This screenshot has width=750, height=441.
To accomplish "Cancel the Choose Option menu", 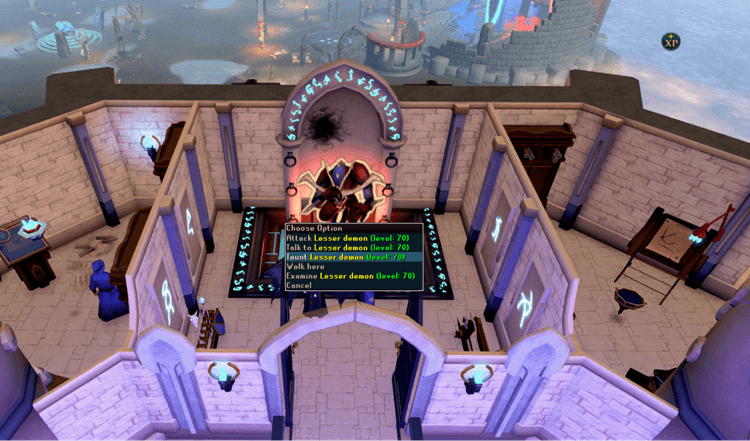I will tap(299, 285).
